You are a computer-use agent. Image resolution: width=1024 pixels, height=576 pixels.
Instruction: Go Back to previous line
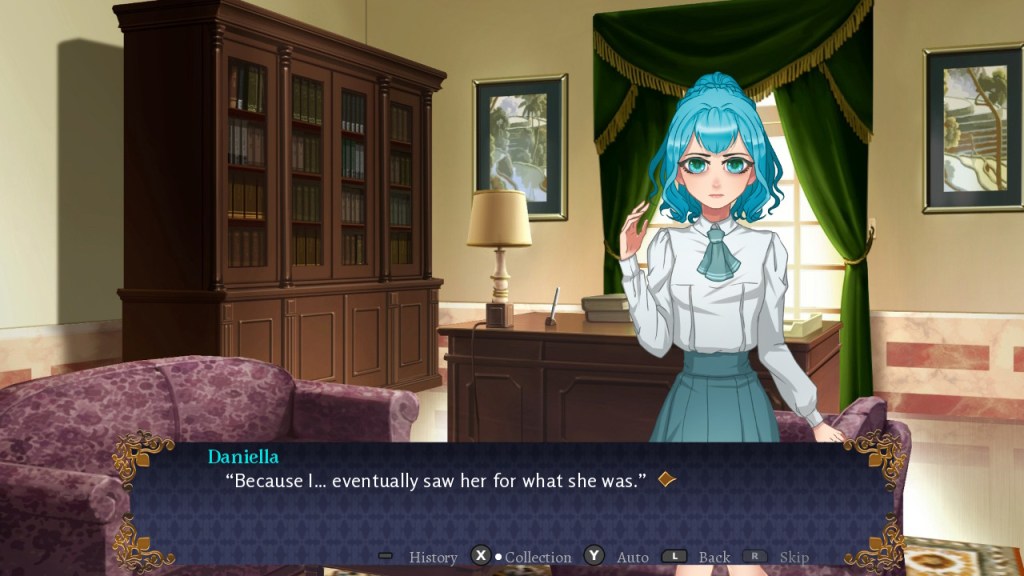714,557
